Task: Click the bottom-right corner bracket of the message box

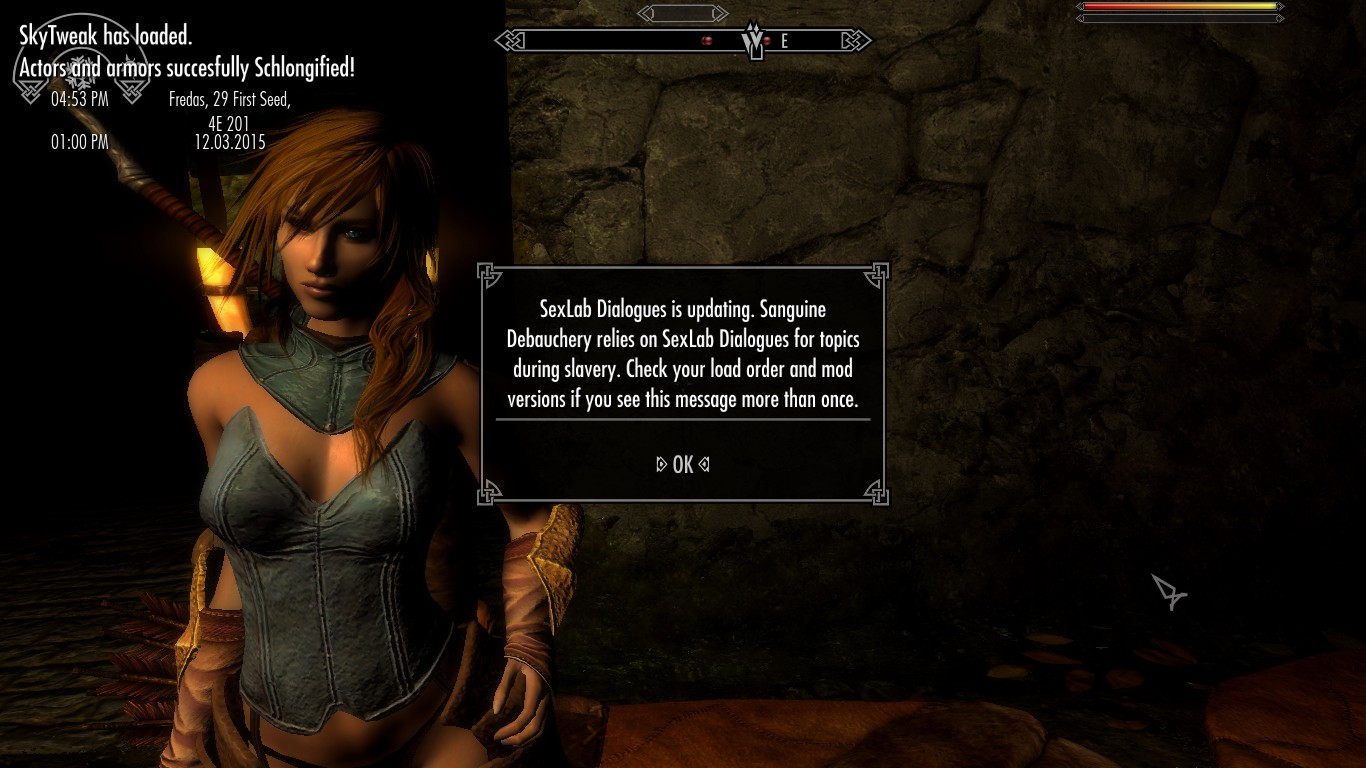Action: [x=878, y=494]
